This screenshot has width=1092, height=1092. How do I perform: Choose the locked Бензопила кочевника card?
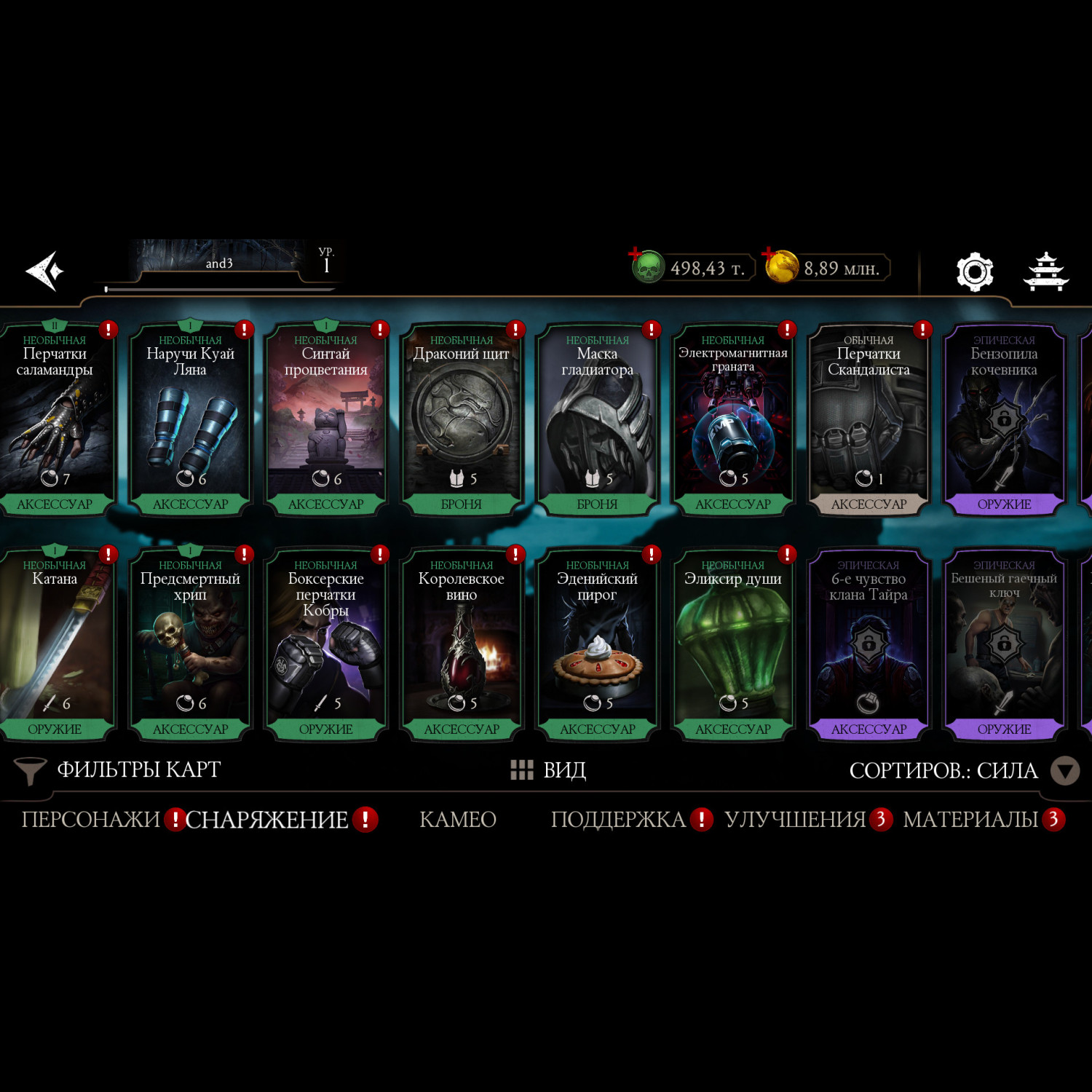1004,419
